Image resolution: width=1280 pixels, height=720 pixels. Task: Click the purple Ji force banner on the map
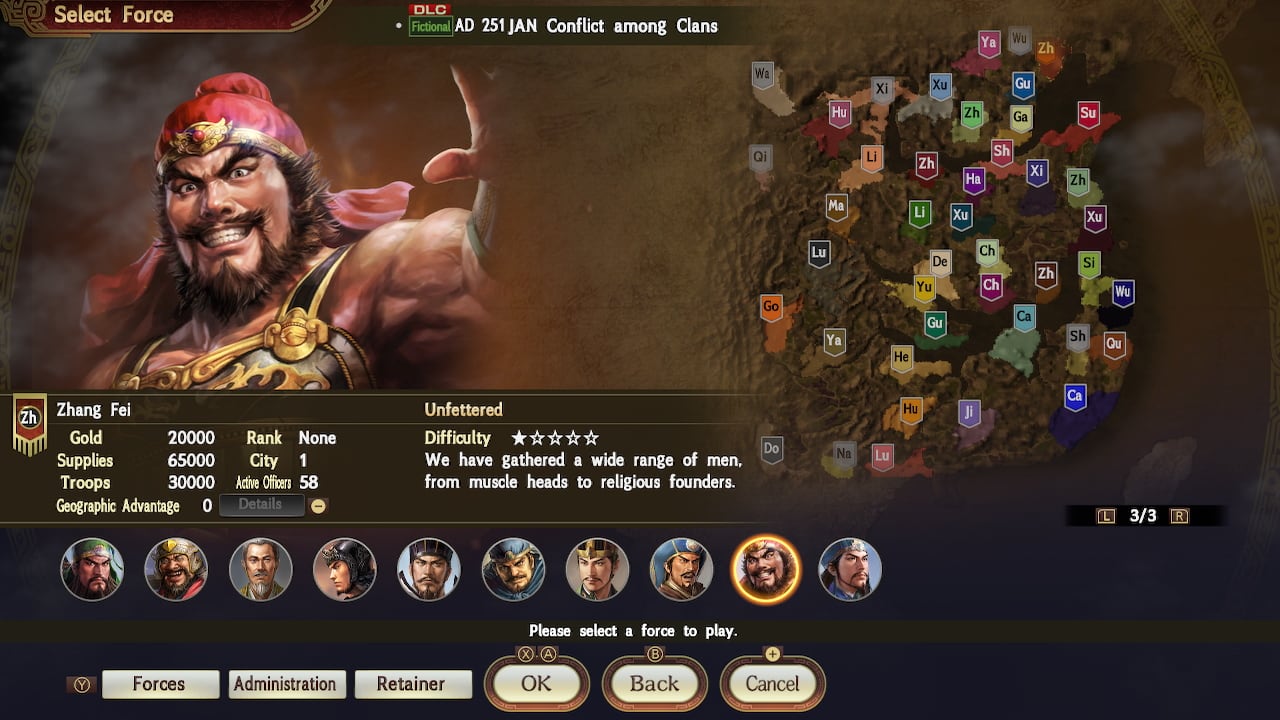(x=969, y=412)
